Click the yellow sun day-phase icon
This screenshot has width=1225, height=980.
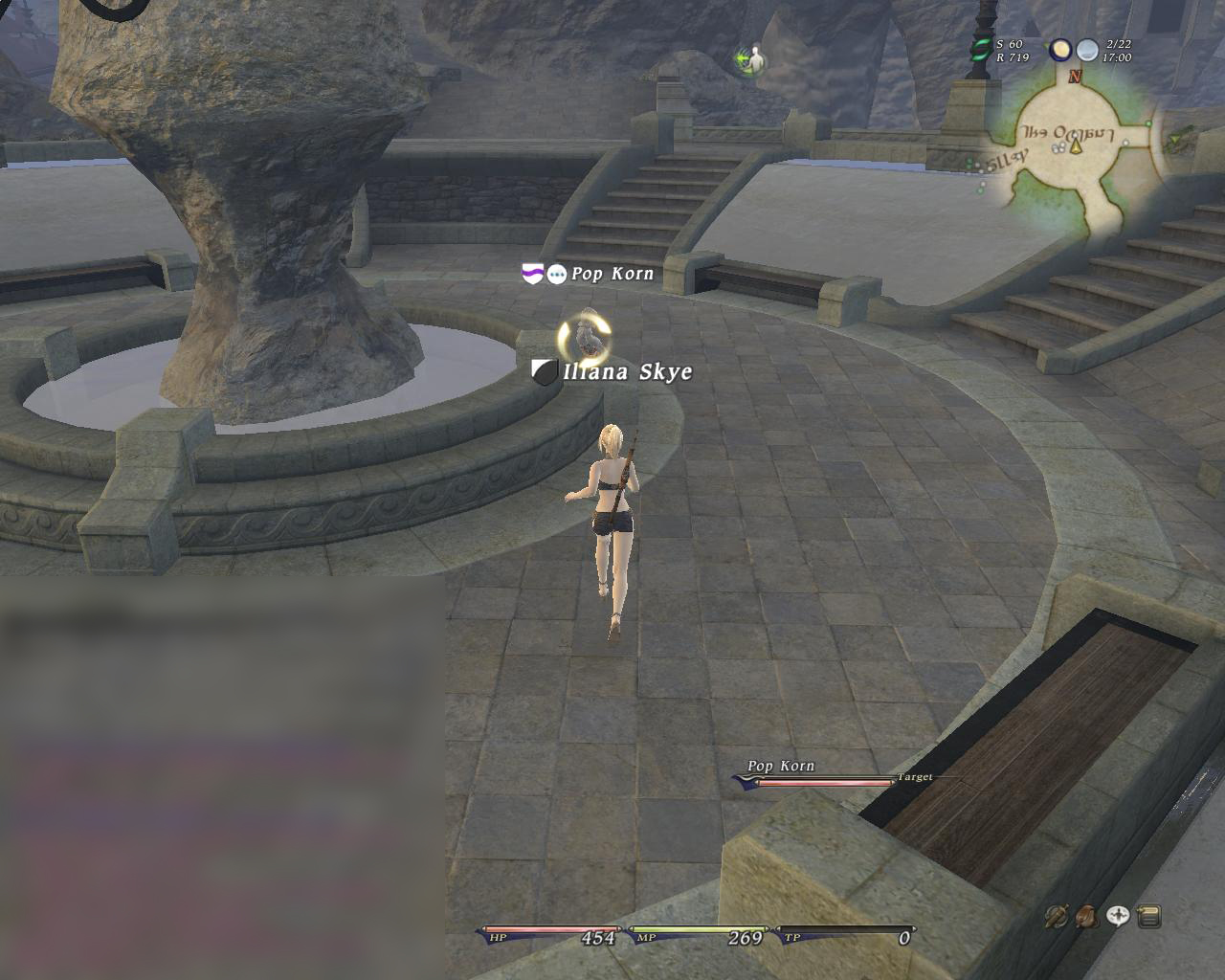(1059, 50)
